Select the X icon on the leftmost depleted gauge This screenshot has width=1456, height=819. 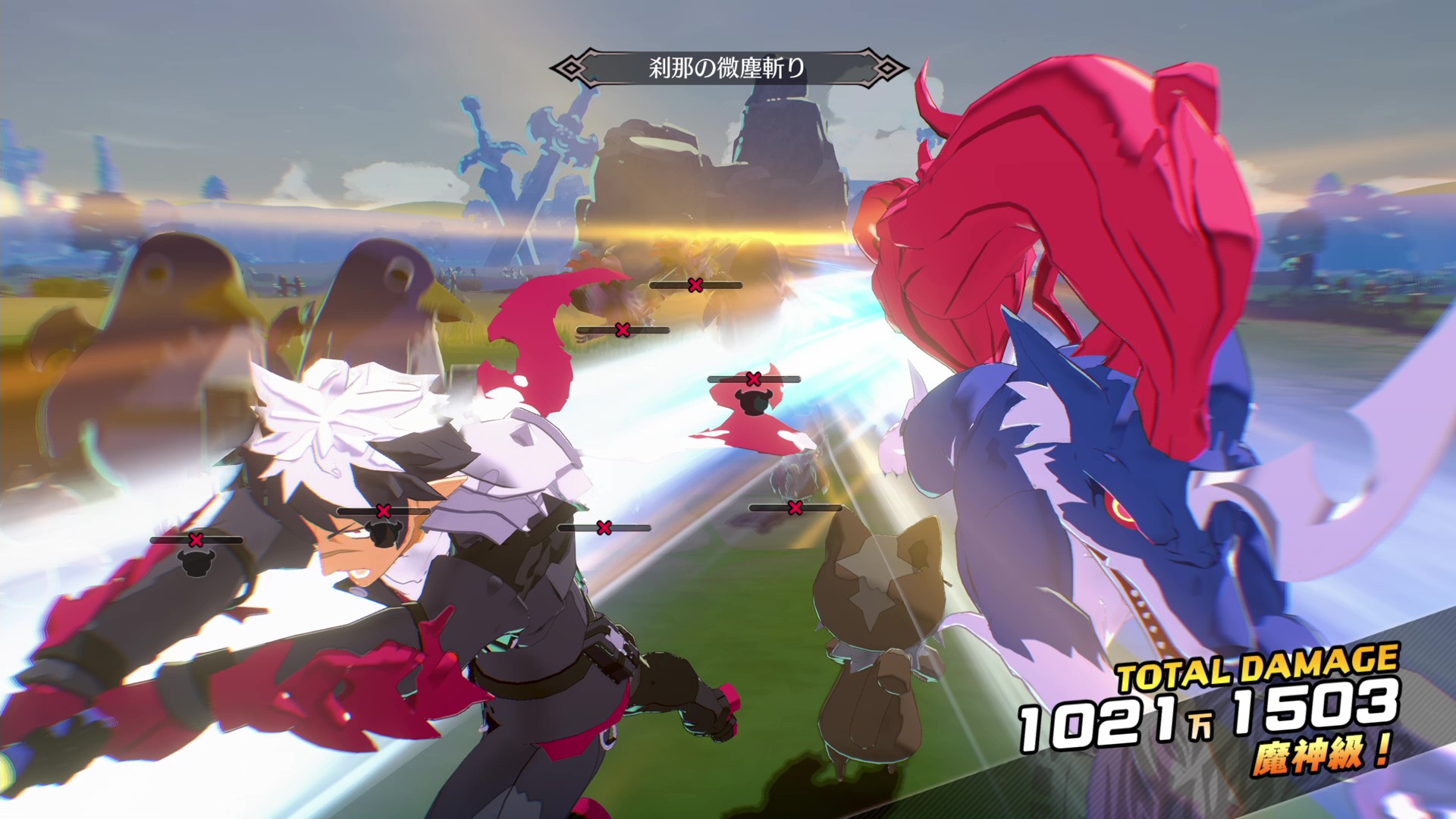point(196,540)
